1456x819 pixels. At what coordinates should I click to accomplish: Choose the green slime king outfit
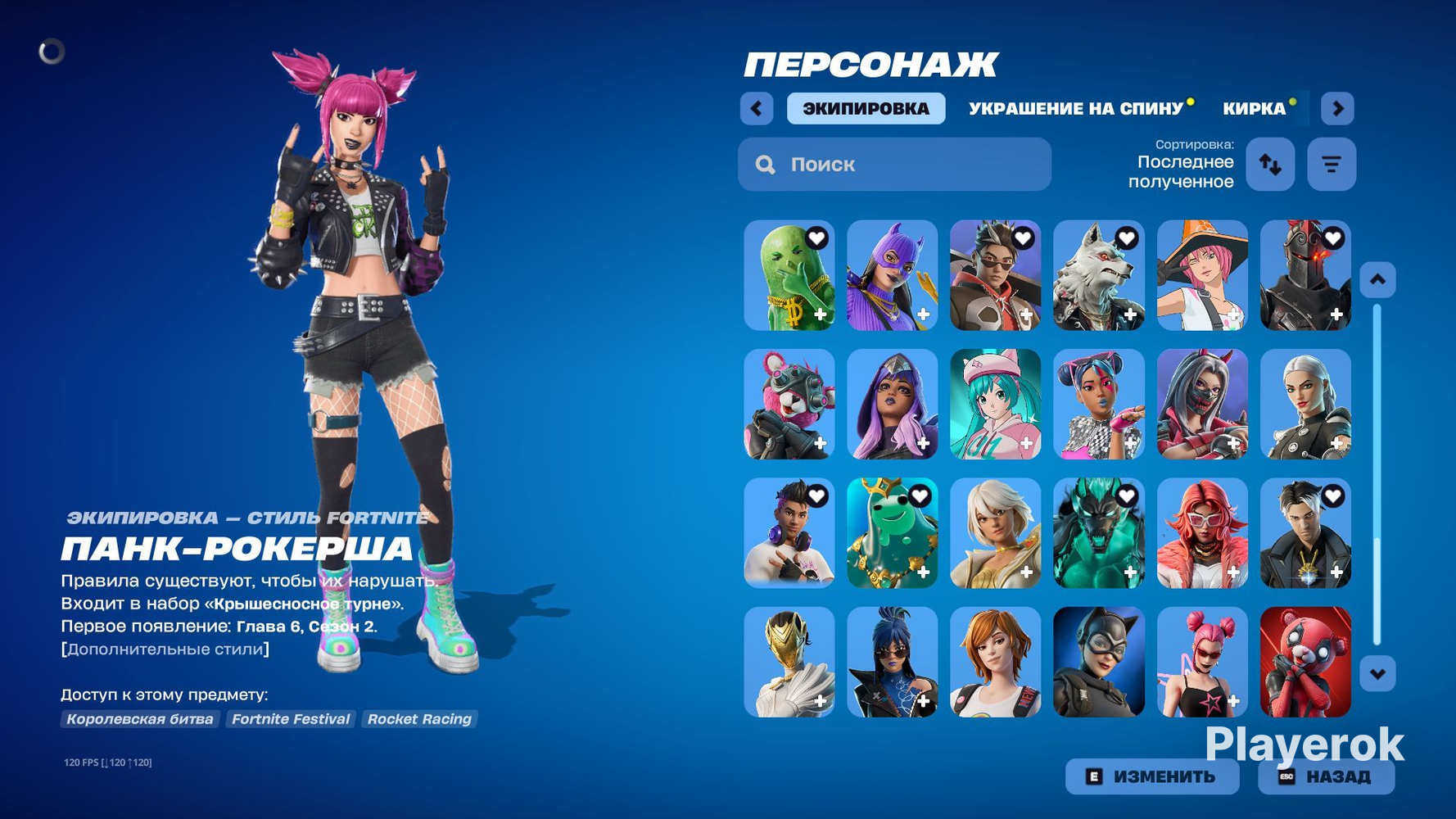pyautogui.click(x=892, y=533)
